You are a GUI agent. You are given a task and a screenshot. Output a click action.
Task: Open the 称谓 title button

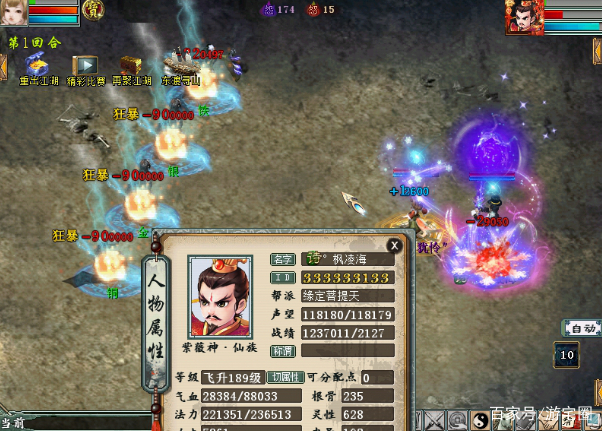click(283, 351)
